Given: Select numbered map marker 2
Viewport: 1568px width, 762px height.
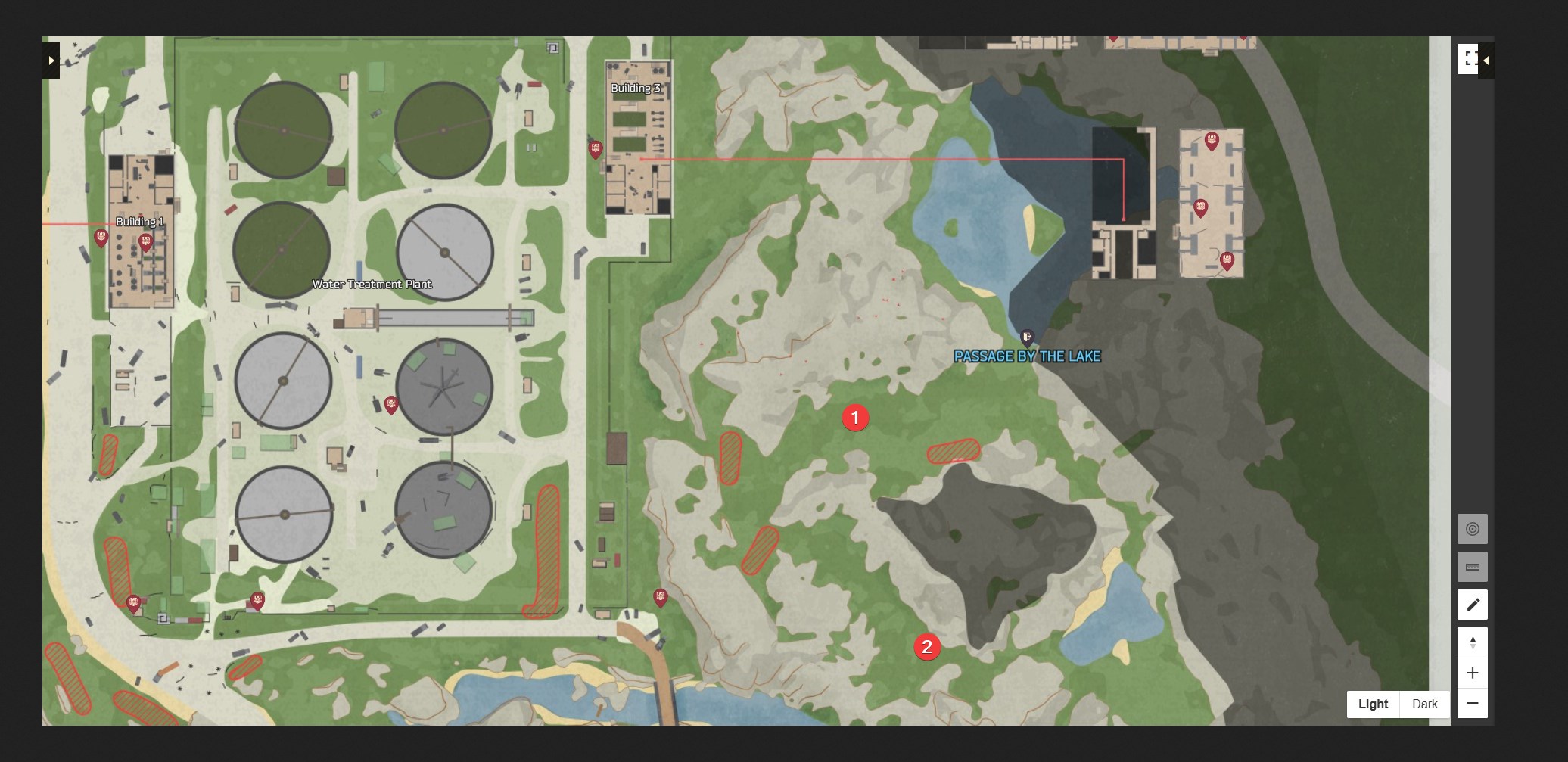Looking at the screenshot, I should pos(927,647).
